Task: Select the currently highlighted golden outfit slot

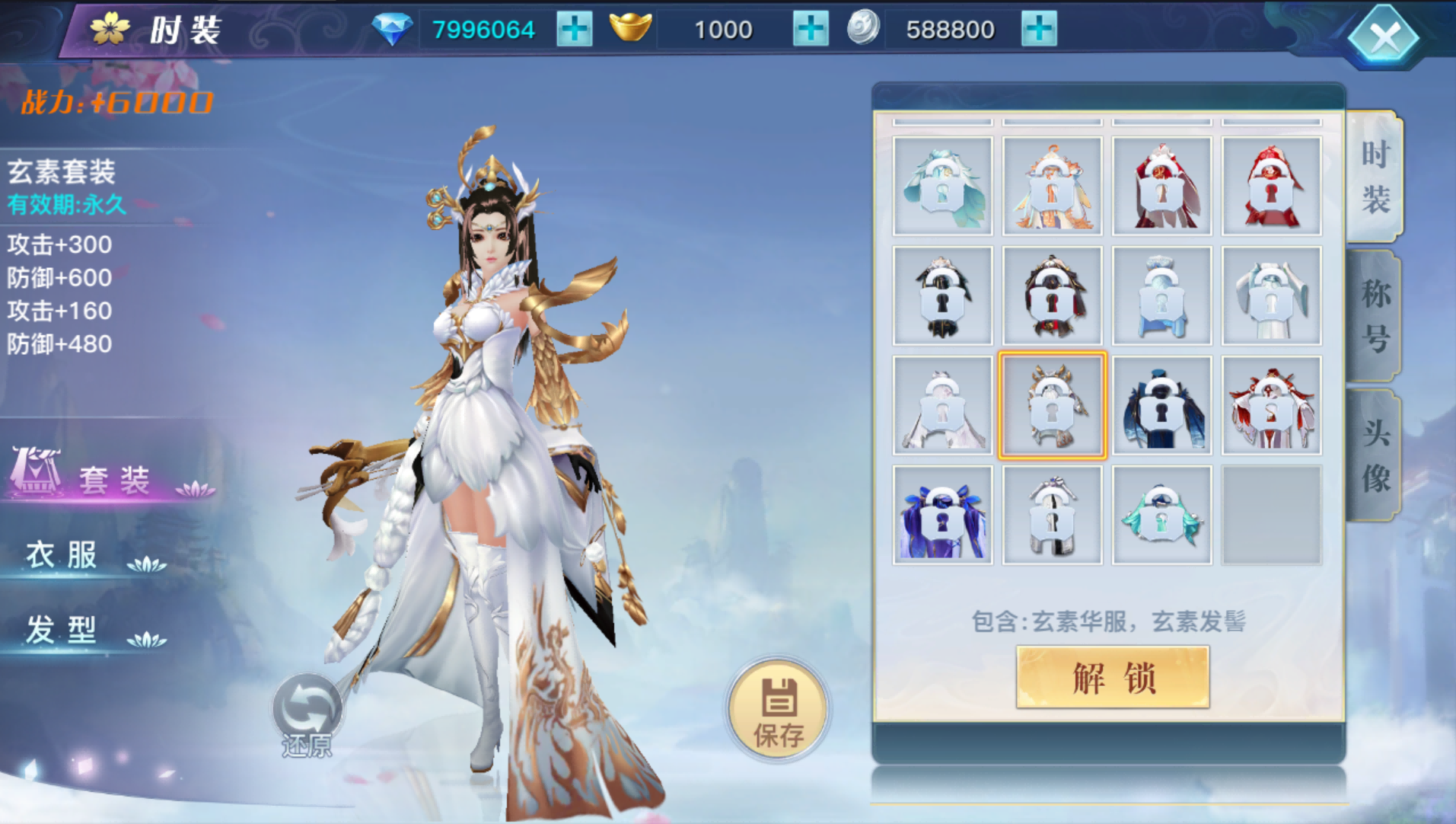Action: tap(1052, 404)
